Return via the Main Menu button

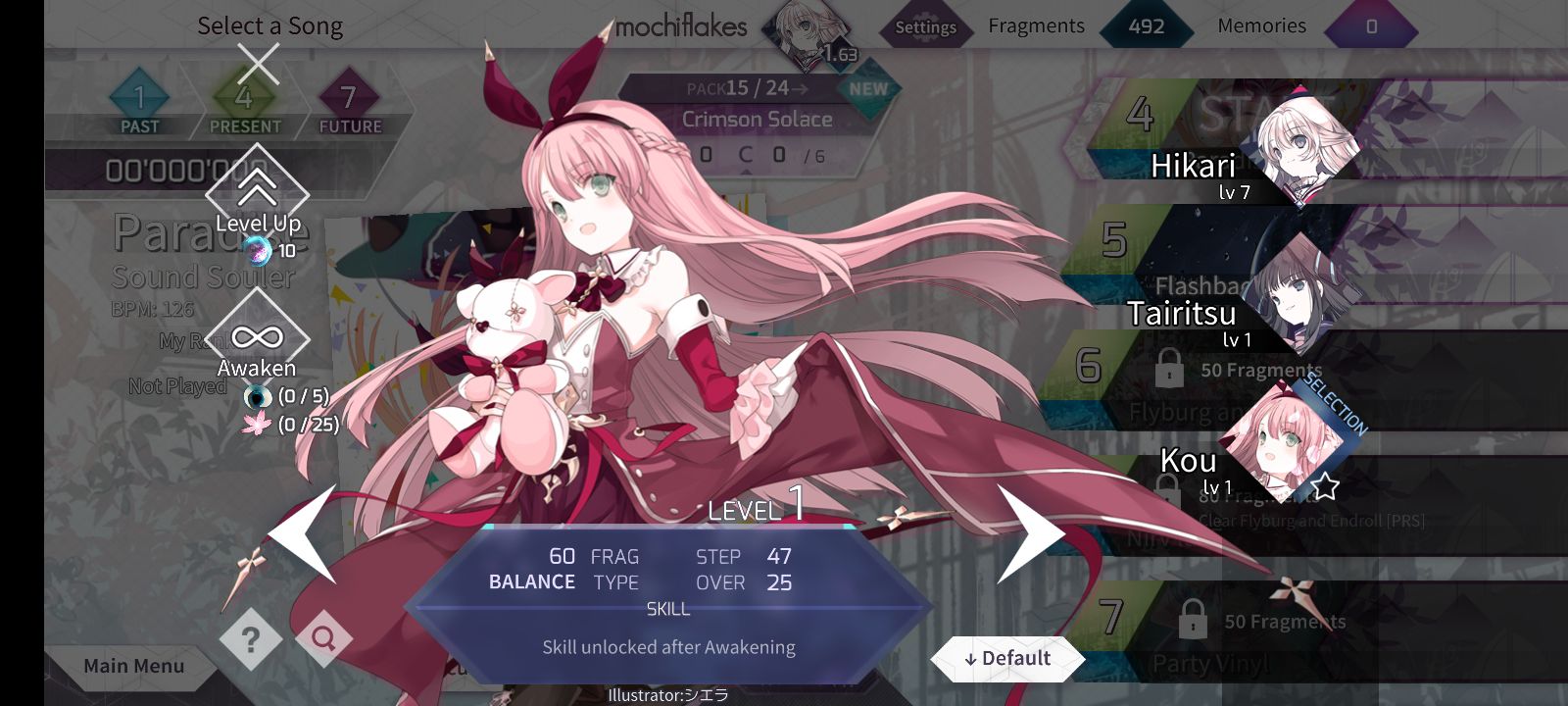pyautogui.click(x=132, y=666)
